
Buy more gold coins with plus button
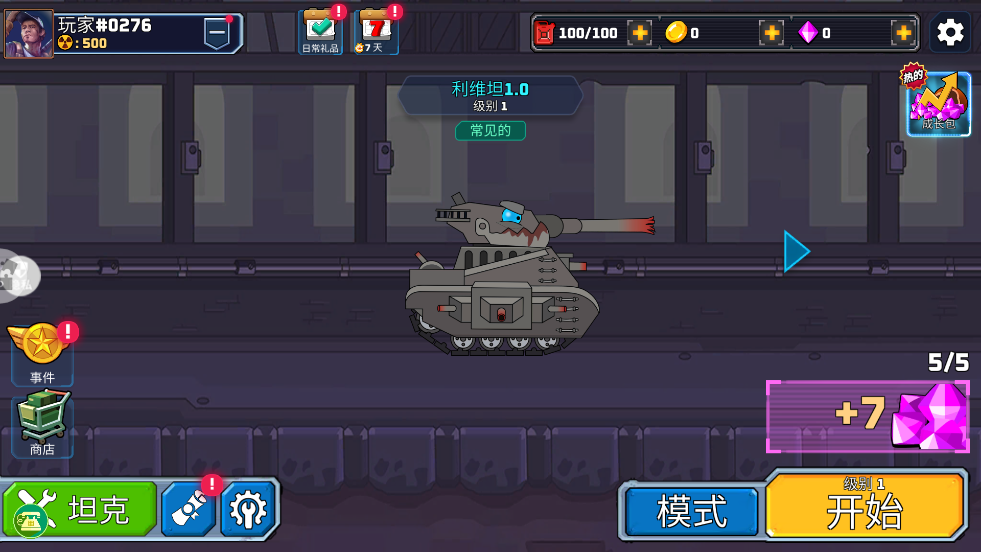(771, 33)
